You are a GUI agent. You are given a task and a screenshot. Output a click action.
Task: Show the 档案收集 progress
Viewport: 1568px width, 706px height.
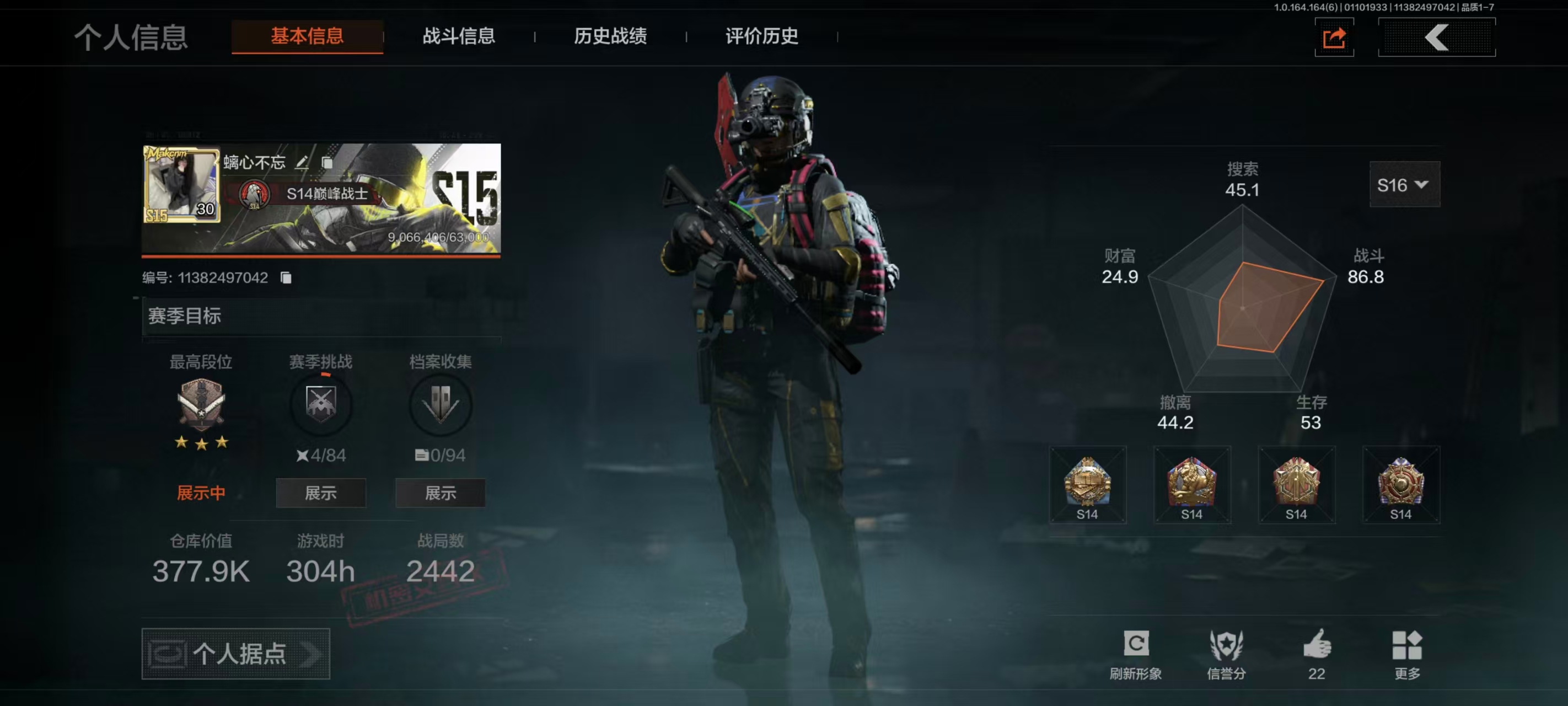click(x=440, y=493)
